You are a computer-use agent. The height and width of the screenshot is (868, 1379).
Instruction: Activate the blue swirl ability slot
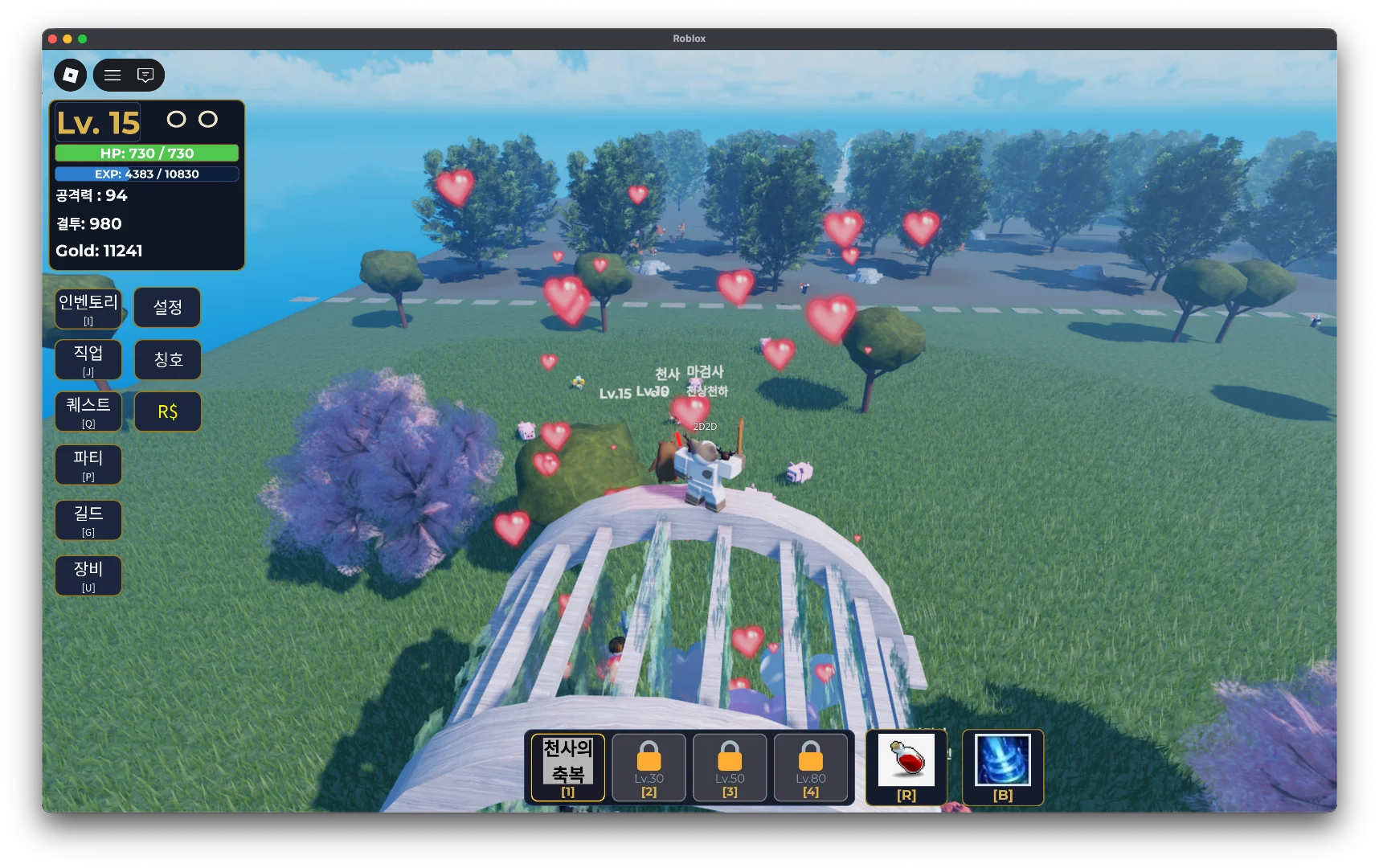click(x=1003, y=766)
